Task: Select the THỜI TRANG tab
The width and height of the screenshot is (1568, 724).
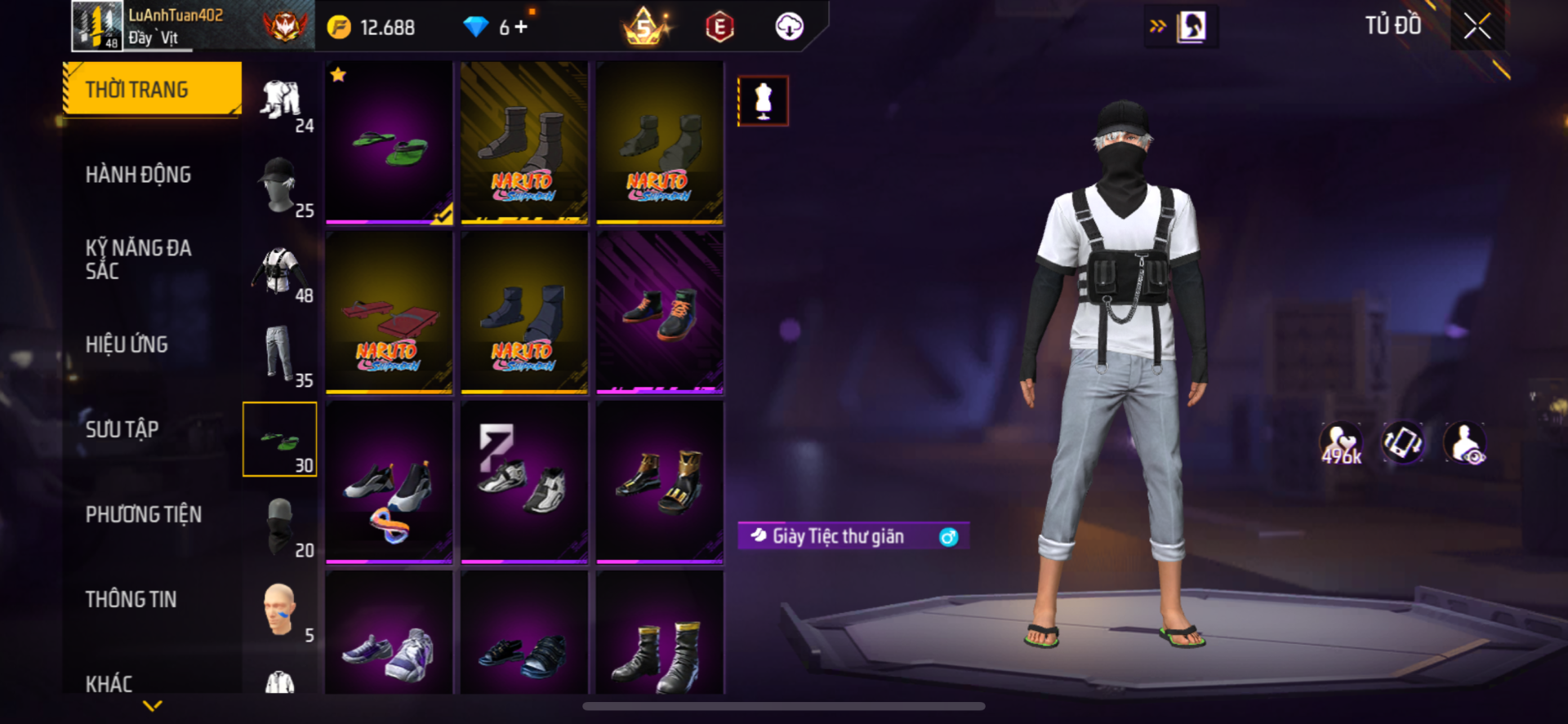Action: point(152,89)
